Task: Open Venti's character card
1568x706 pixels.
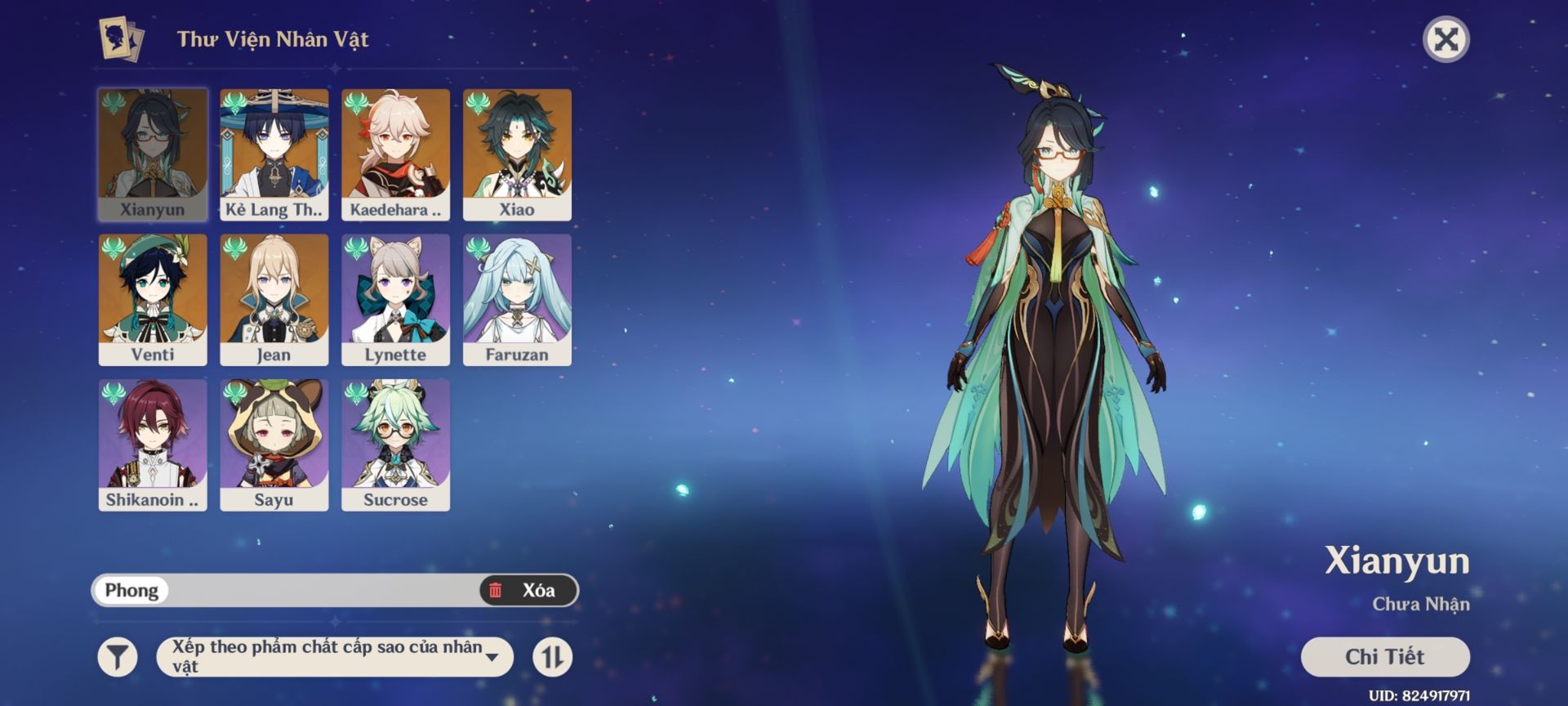Action: [153, 299]
